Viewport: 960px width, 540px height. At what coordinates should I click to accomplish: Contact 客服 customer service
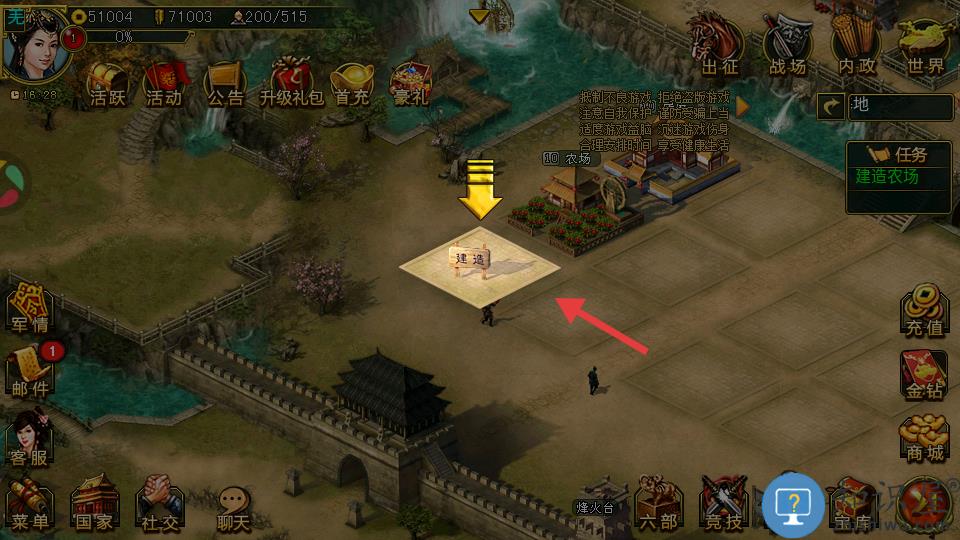click(x=30, y=440)
